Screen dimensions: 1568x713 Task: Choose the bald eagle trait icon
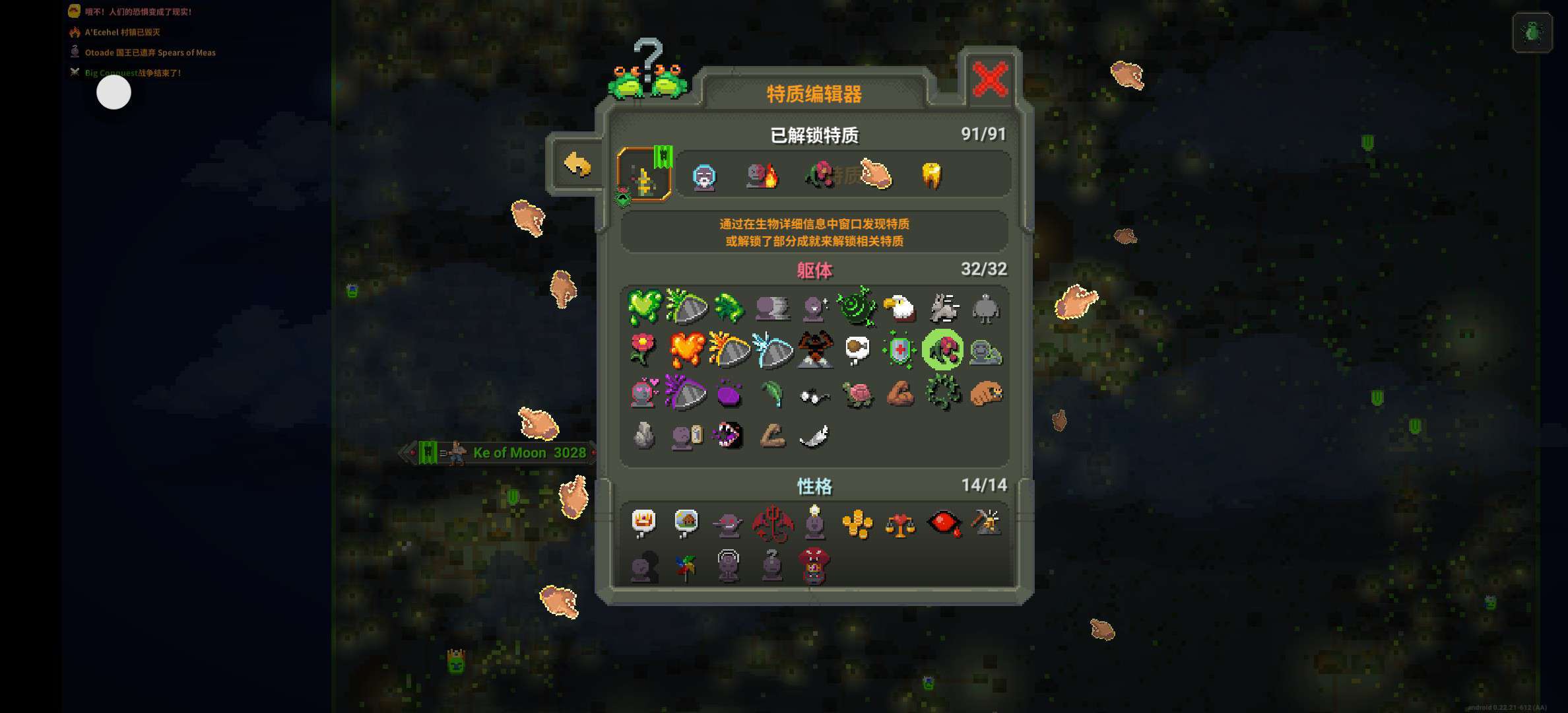[899, 308]
